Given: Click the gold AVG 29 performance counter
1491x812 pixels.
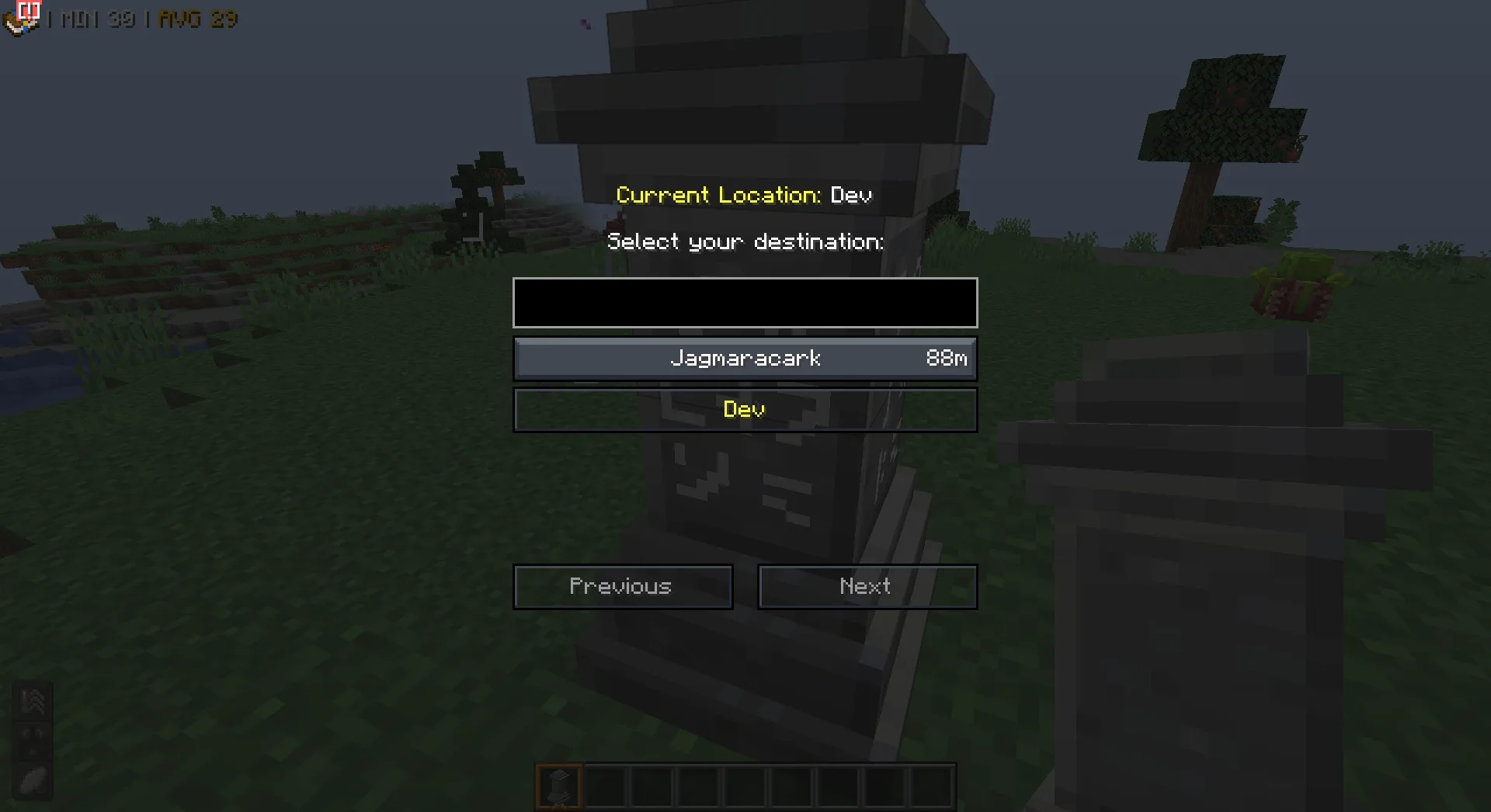Looking at the screenshot, I should tap(197, 19).
